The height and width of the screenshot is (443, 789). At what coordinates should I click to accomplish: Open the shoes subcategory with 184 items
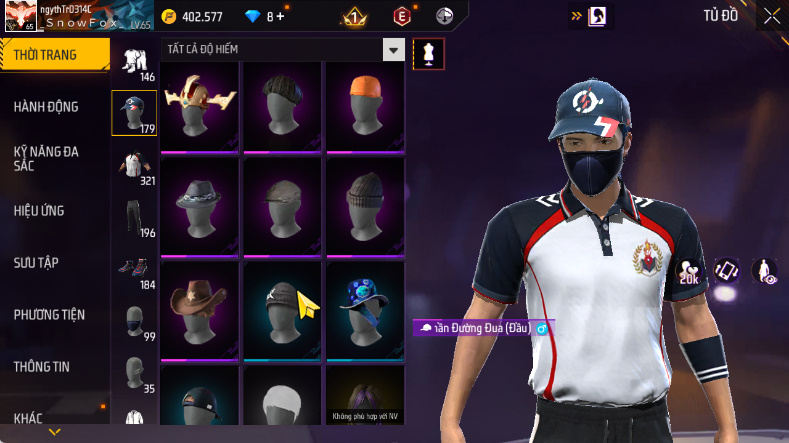(x=133, y=270)
